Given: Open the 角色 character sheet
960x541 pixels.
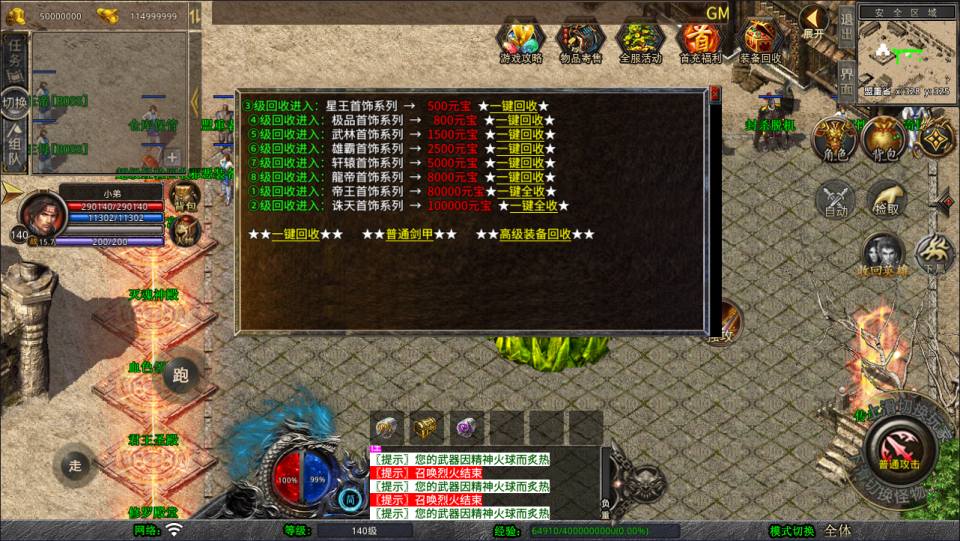Looking at the screenshot, I should (x=831, y=138).
